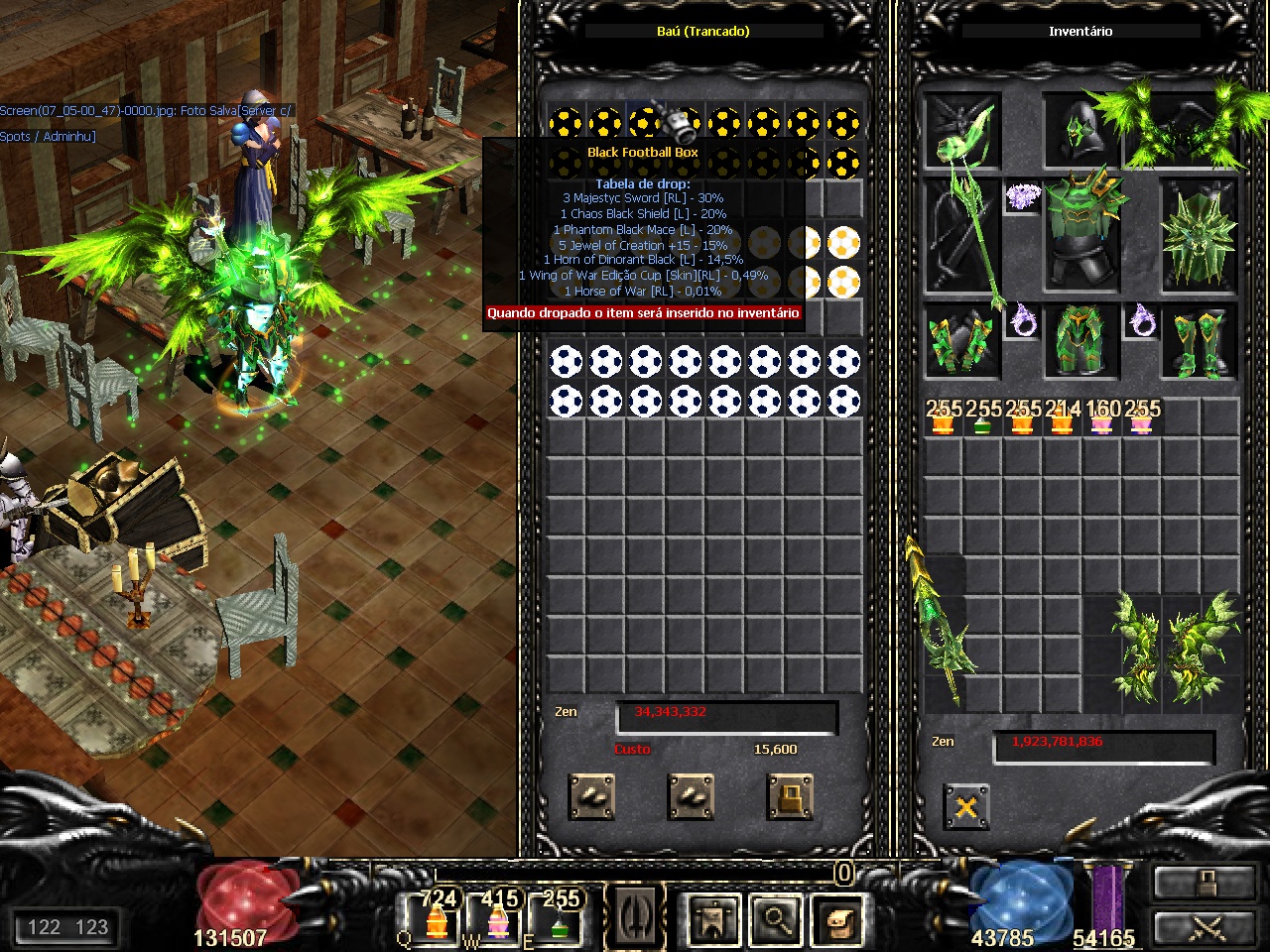
Task: Pick the inventory potion stack showing 160
Action: [1101, 417]
